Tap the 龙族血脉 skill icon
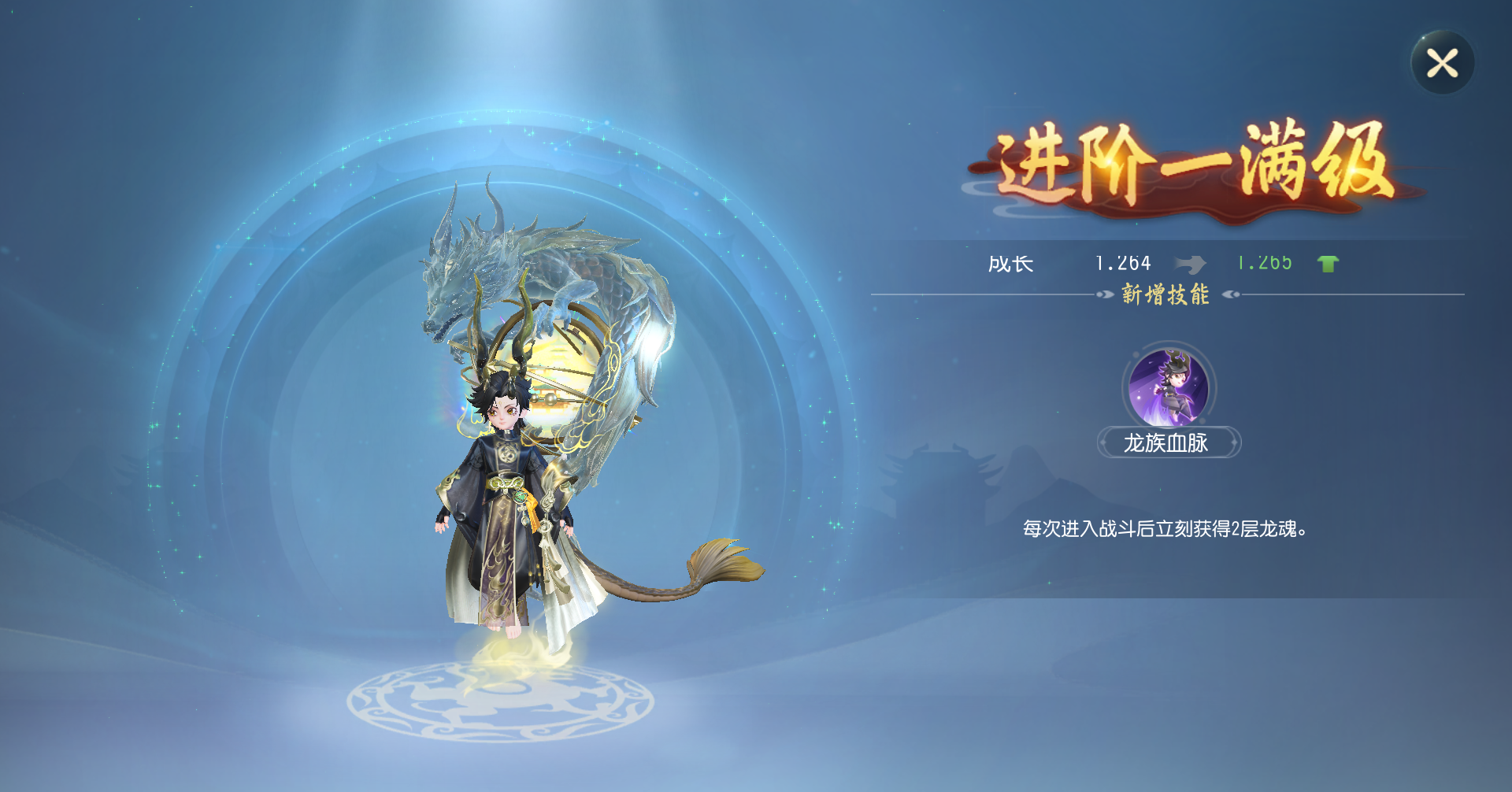Viewport: 1512px width, 792px height. 1169,387
